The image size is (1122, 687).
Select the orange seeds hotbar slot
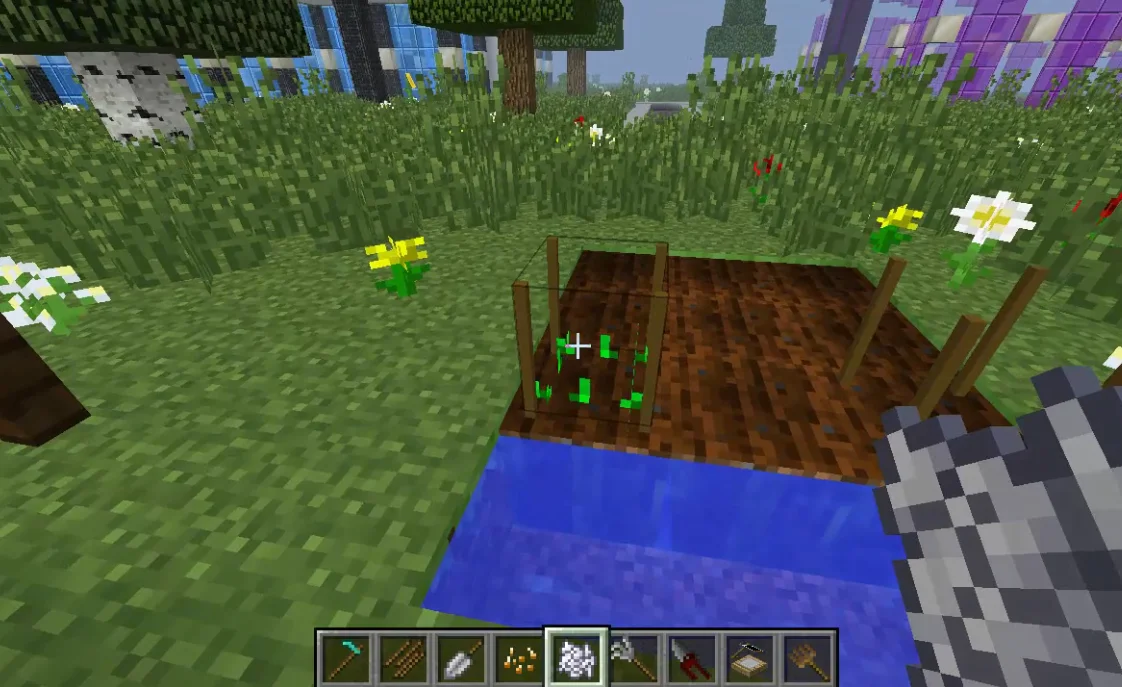click(518, 659)
